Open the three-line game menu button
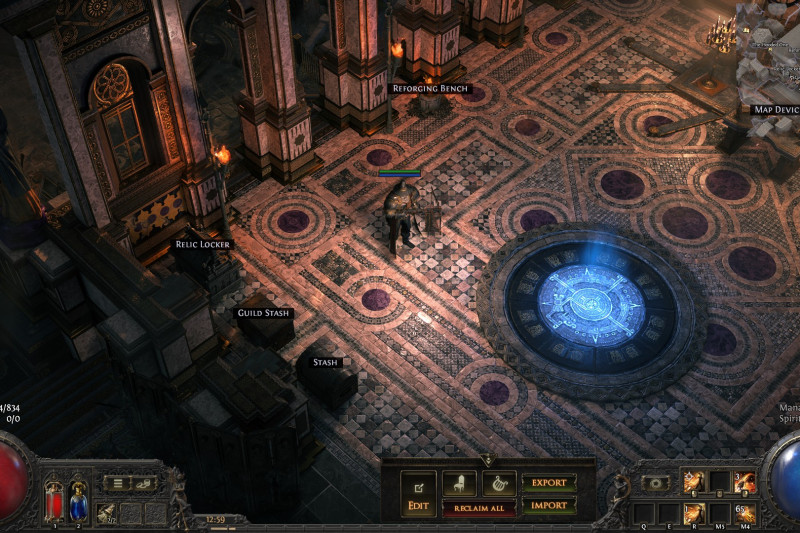The image size is (800, 533). click(118, 483)
